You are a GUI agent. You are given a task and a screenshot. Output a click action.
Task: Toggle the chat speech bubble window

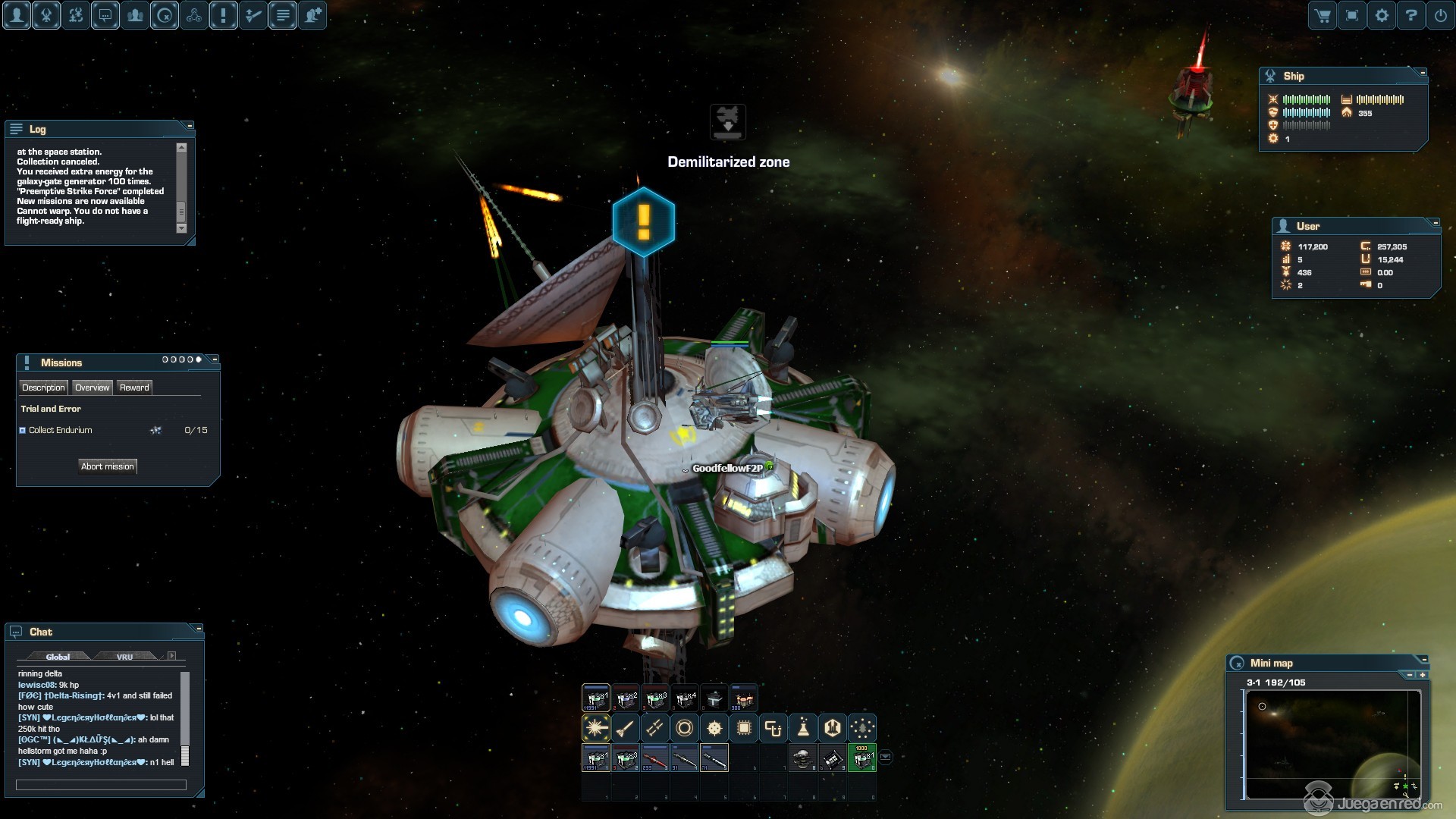[105, 15]
